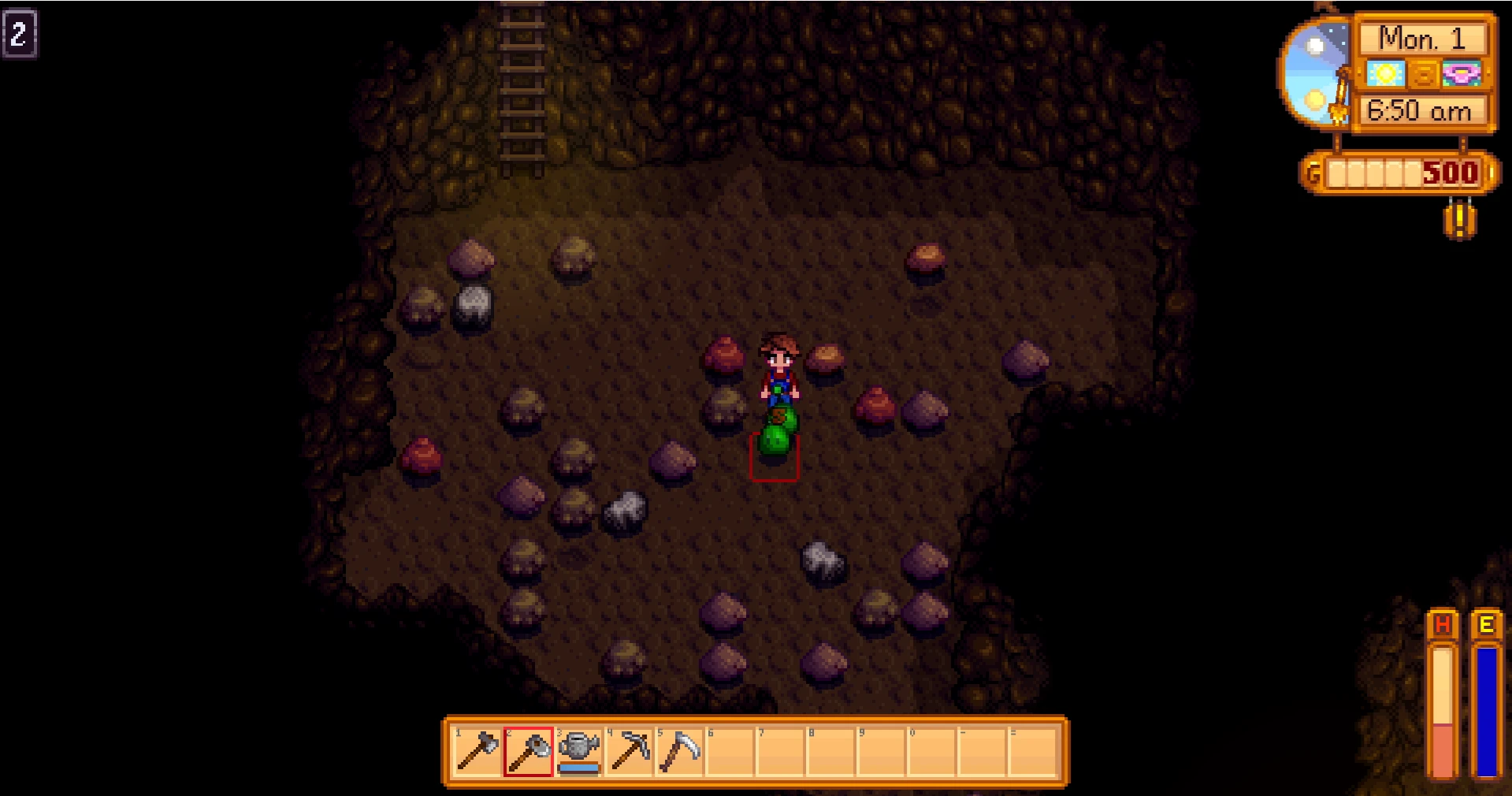Viewport: 1512px width, 796px height.
Task: Pick the scythe from the toolbar
Action: pos(680,751)
